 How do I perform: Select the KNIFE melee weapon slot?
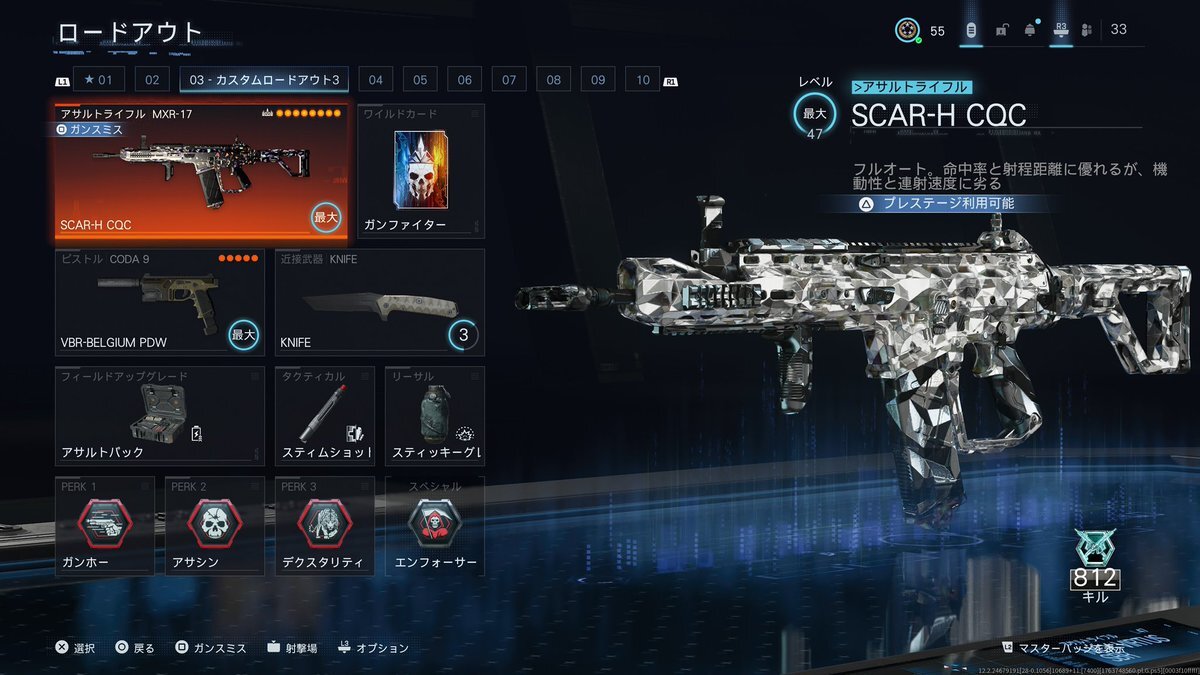pyautogui.click(x=379, y=302)
